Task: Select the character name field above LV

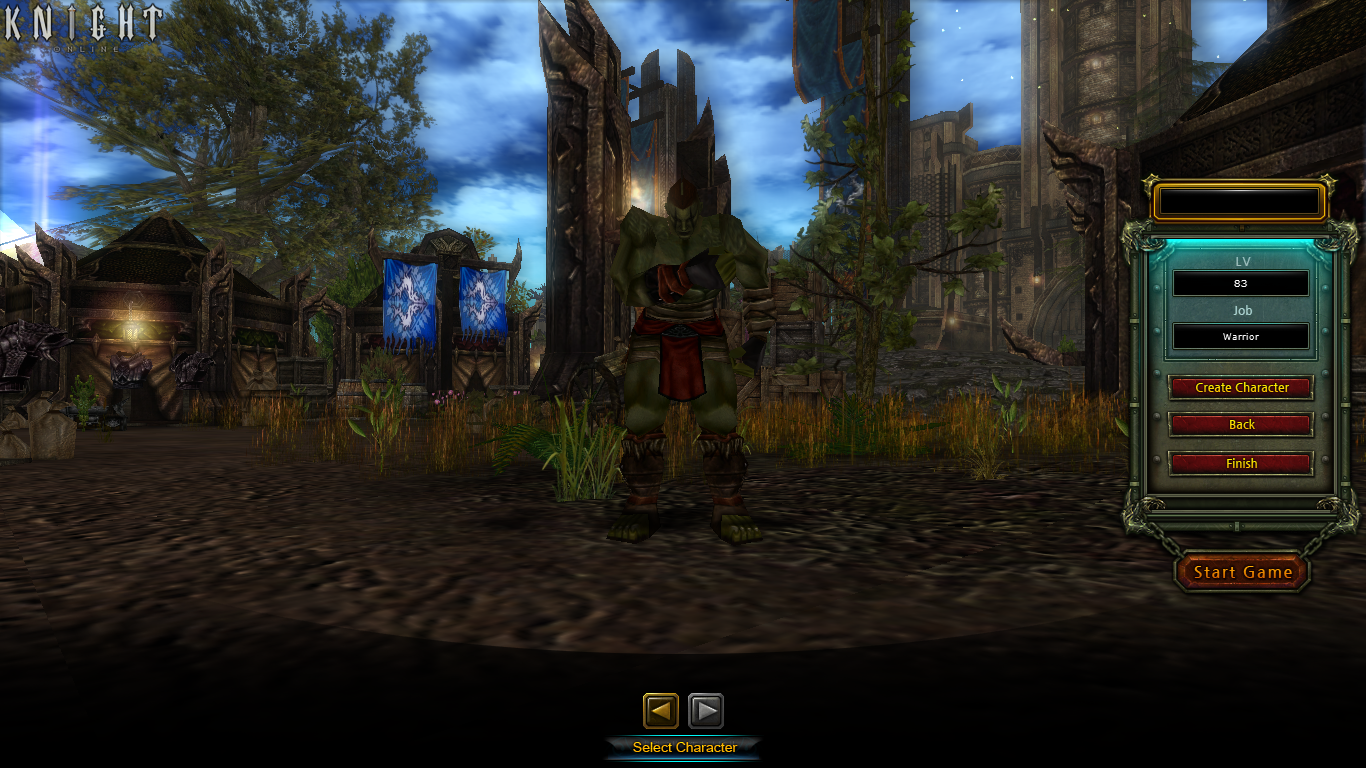Action: pyautogui.click(x=1239, y=203)
